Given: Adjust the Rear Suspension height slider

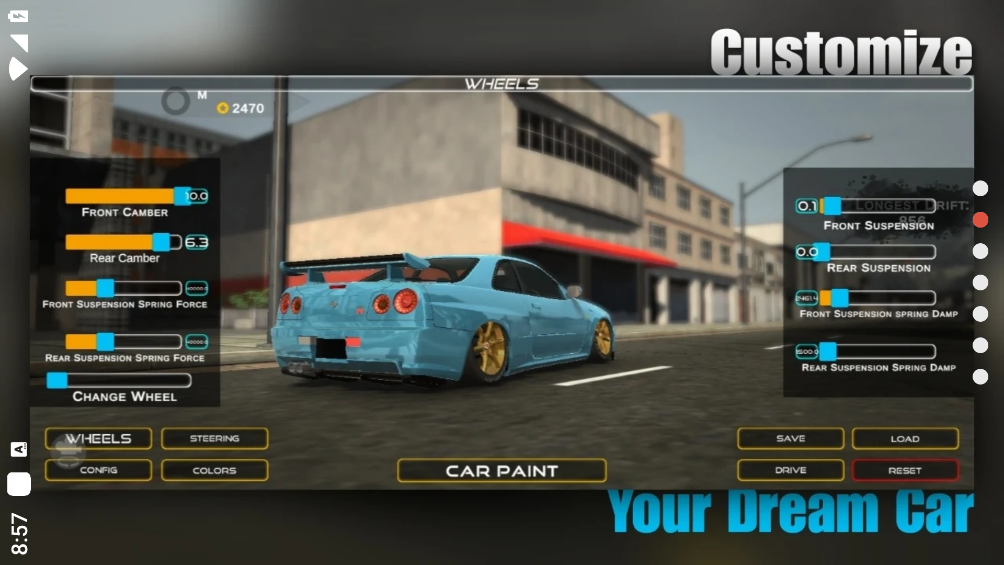Looking at the screenshot, I should pos(821,252).
